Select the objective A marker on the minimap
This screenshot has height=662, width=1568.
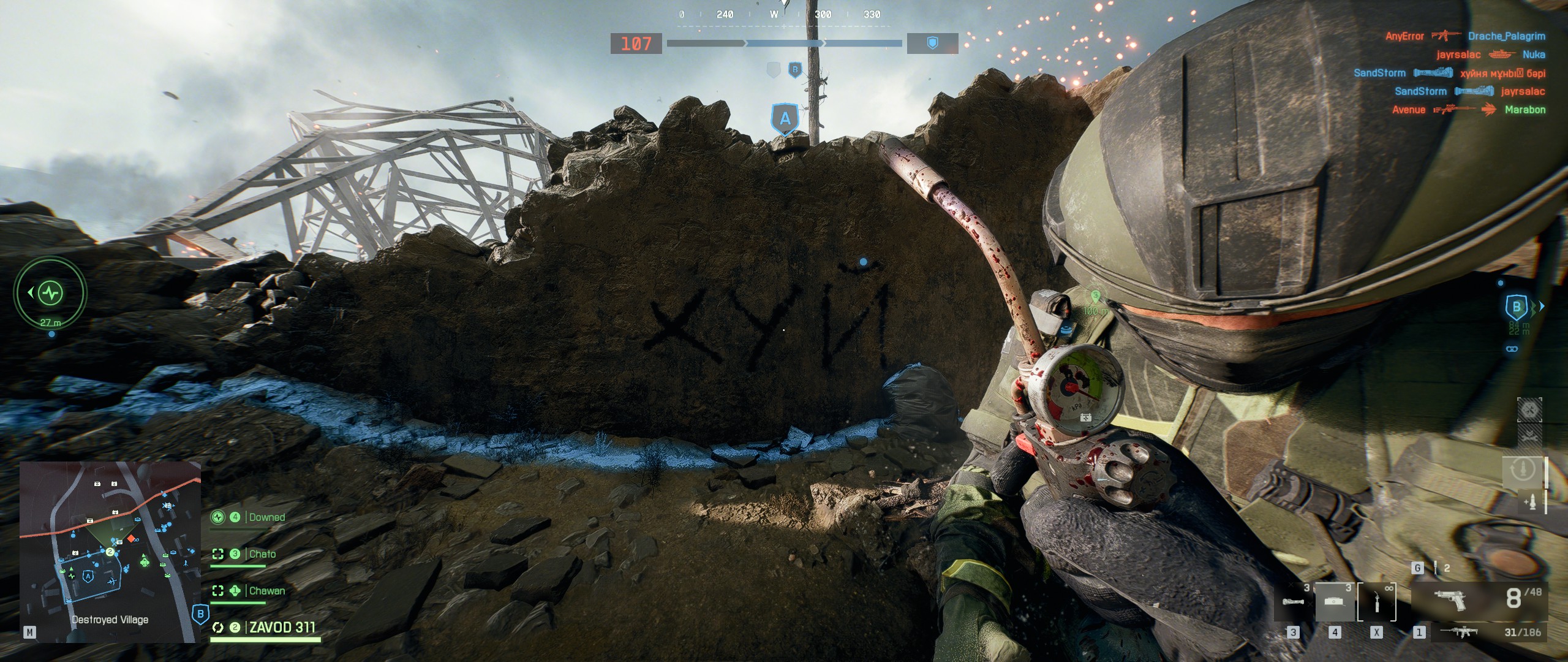(x=88, y=576)
